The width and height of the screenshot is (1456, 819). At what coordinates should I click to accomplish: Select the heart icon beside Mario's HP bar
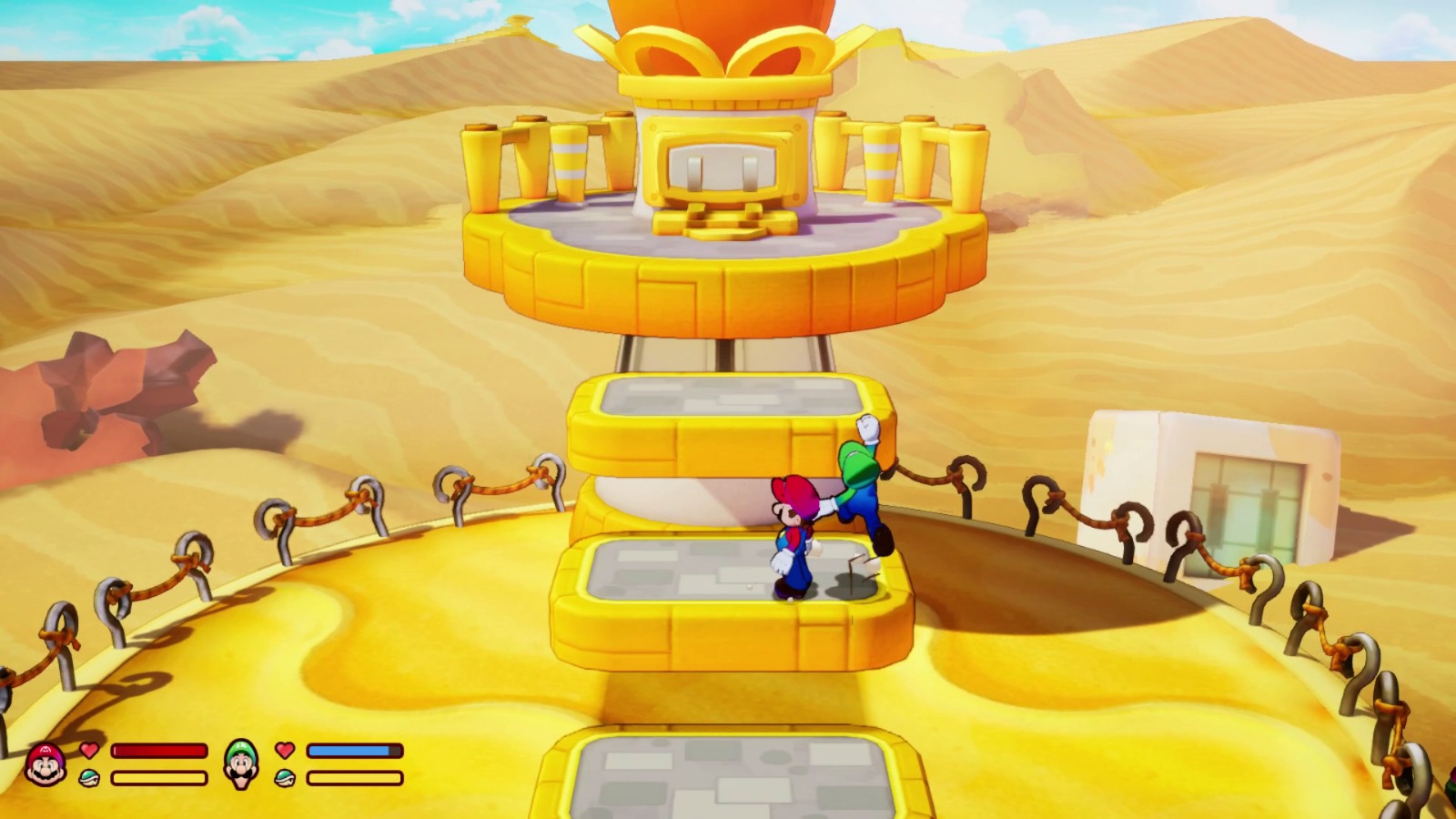(87, 750)
